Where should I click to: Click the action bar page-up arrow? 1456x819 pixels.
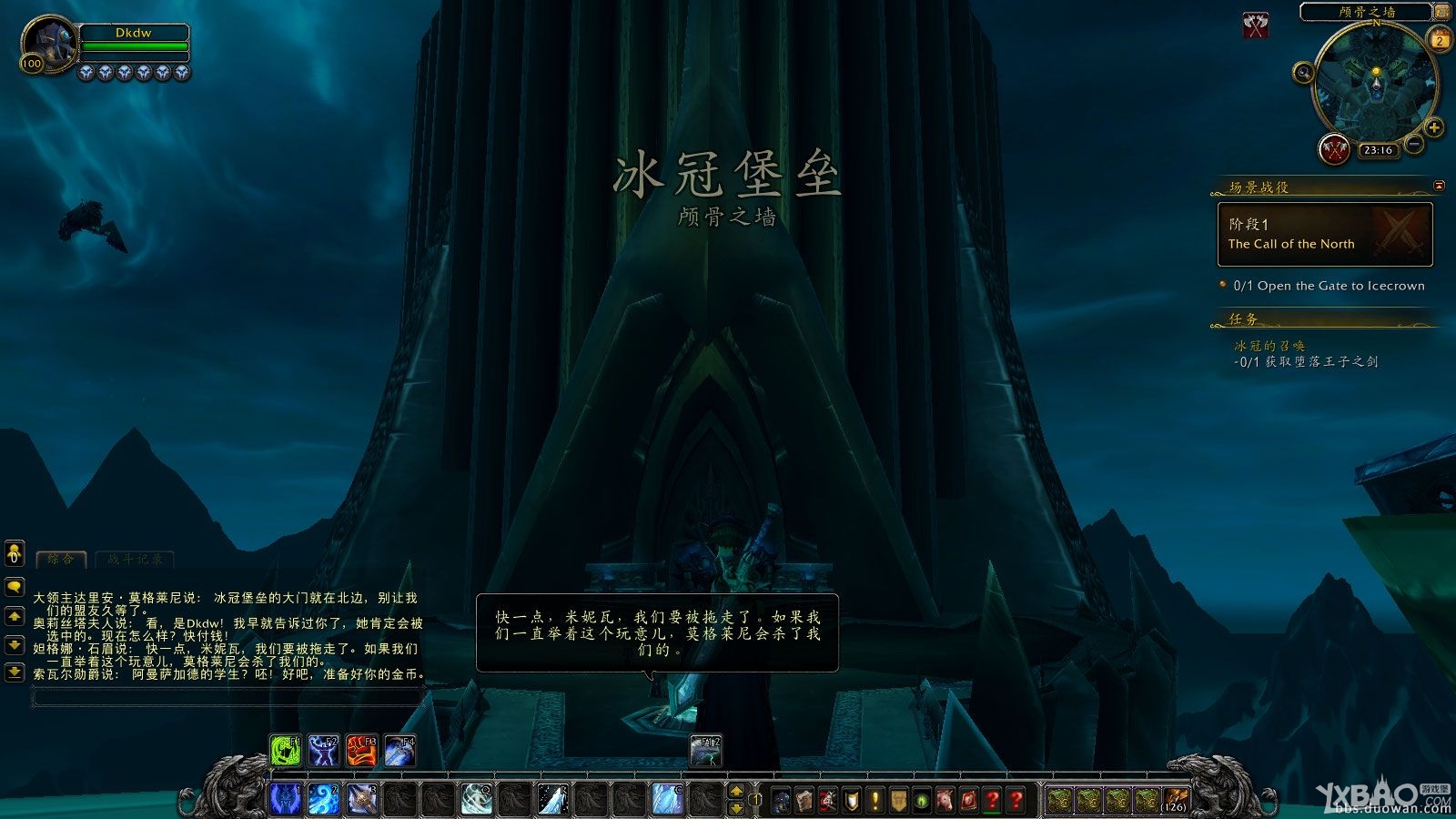click(x=737, y=790)
